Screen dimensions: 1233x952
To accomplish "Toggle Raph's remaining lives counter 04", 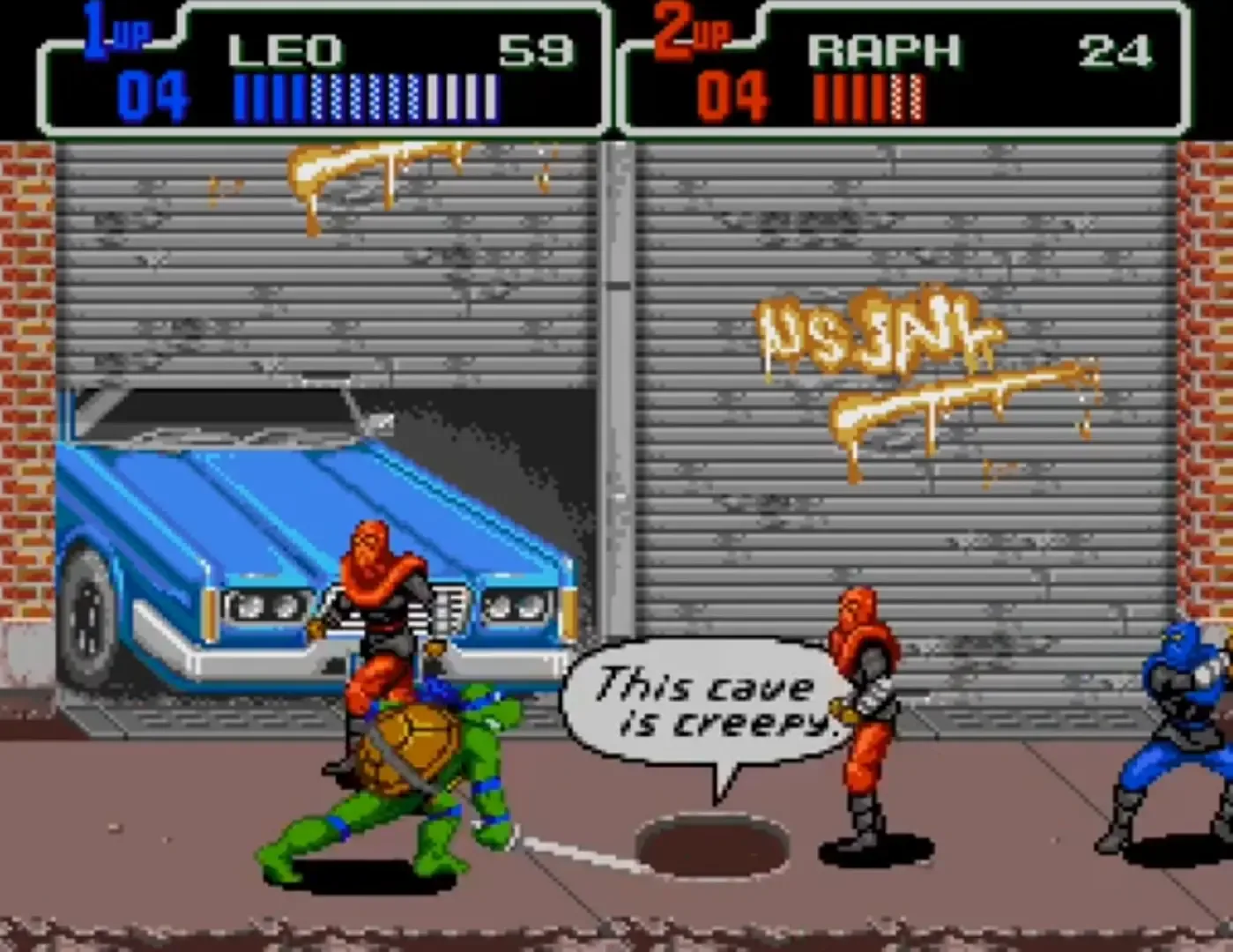I will [732, 88].
